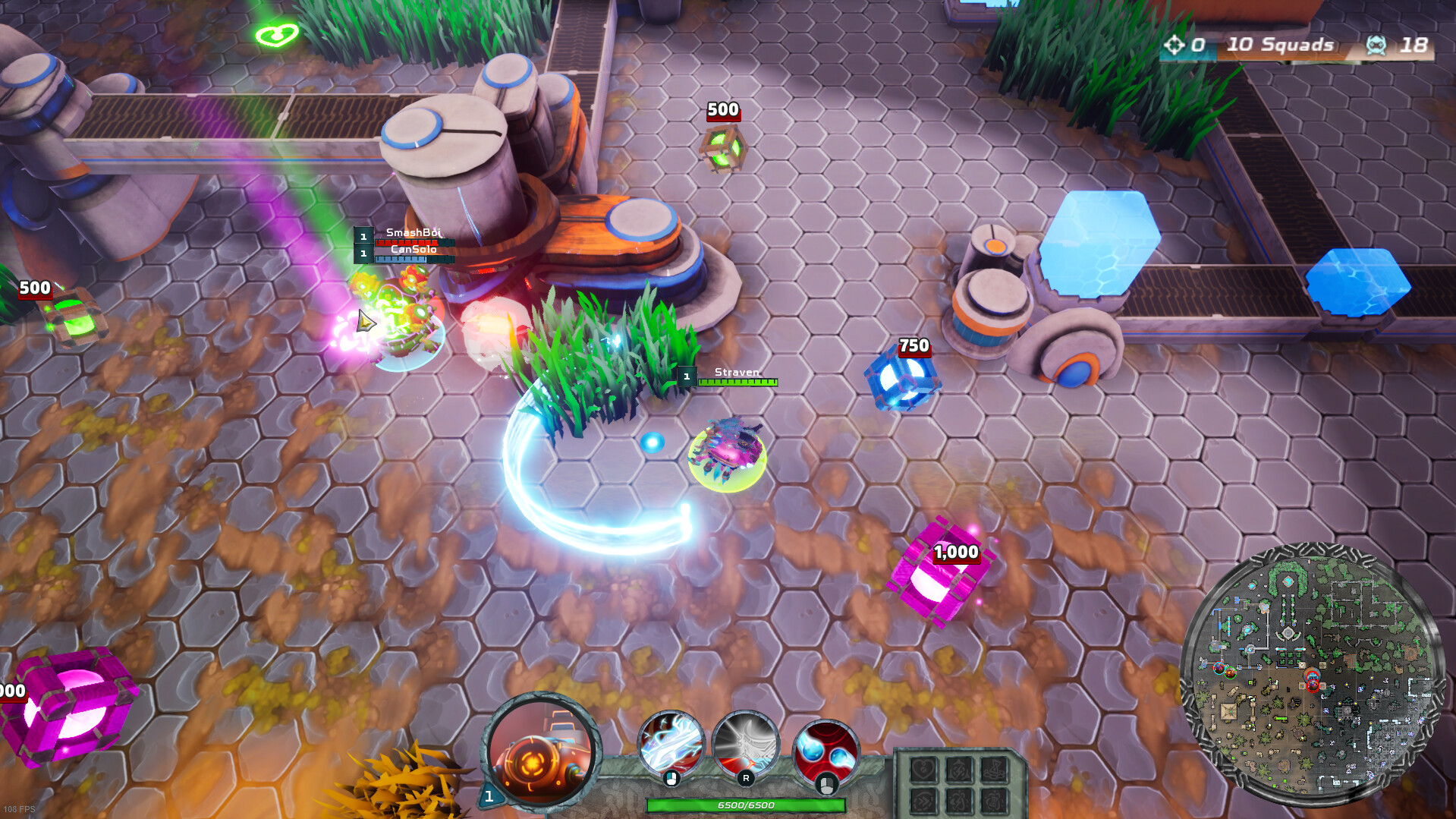The image size is (1456, 819).
Task: Click the heart rune inventory slot
Action: point(923,770)
